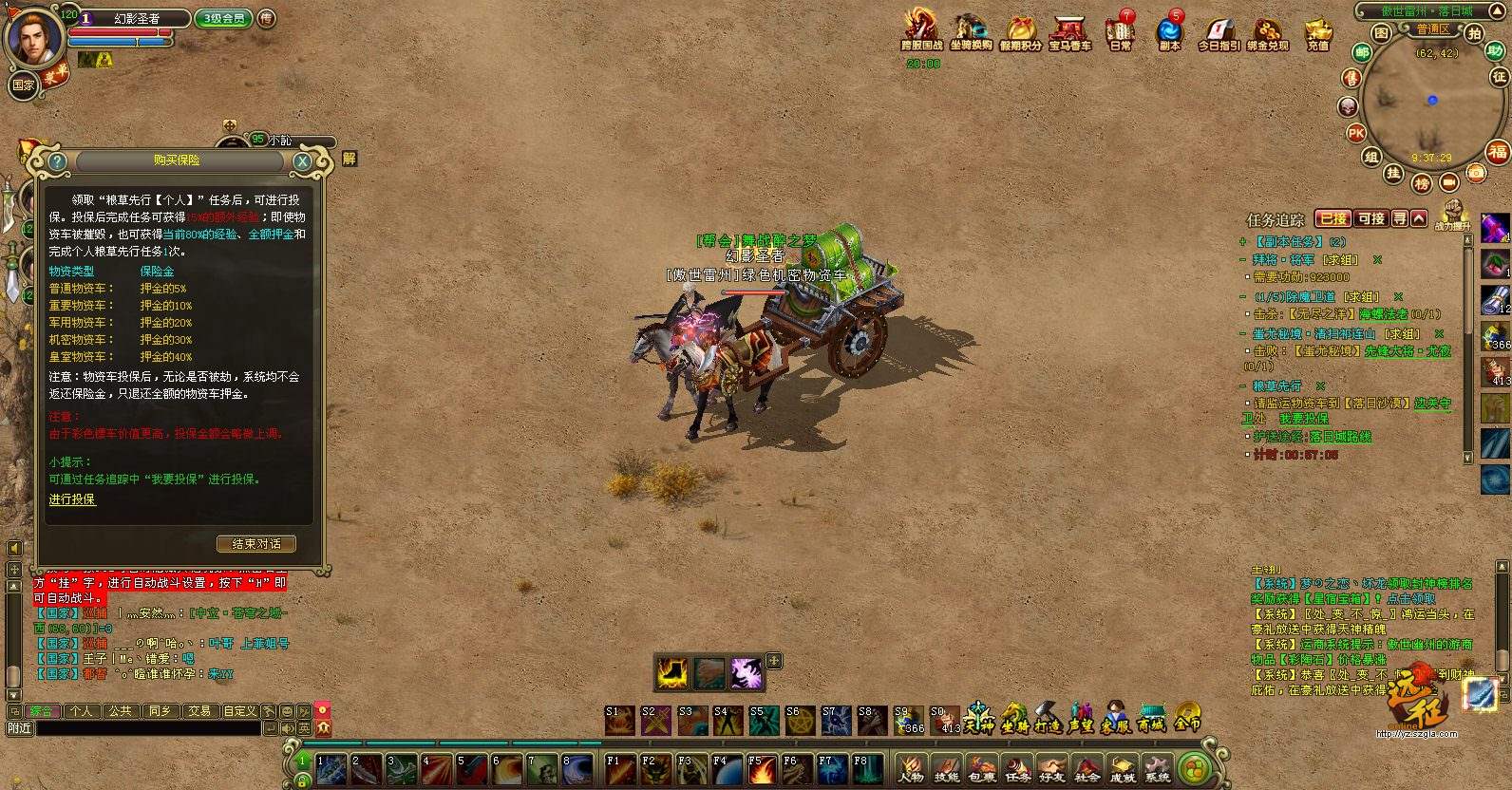The width and height of the screenshot is (1512, 790).
Task: Click 我要投保 in the quest tracker
Action: pyautogui.click(x=1303, y=419)
